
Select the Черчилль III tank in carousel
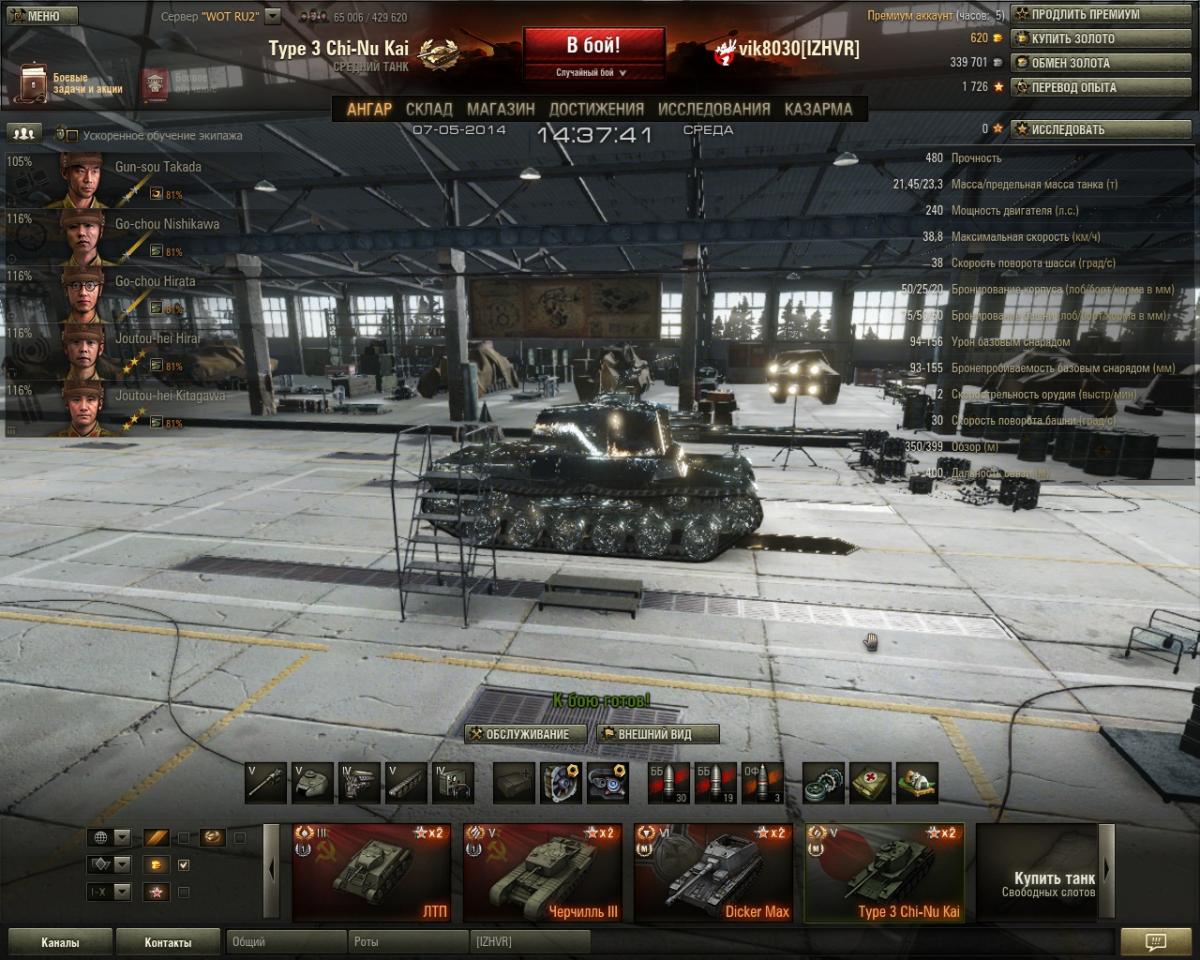tap(542, 872)
